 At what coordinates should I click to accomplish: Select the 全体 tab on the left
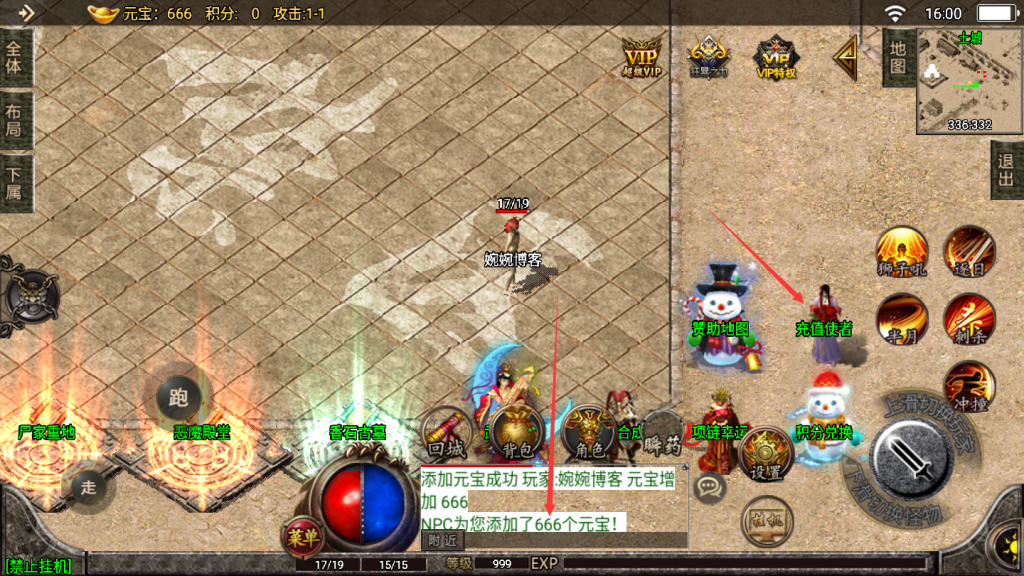pyautogui.click(x=14, y=58)
